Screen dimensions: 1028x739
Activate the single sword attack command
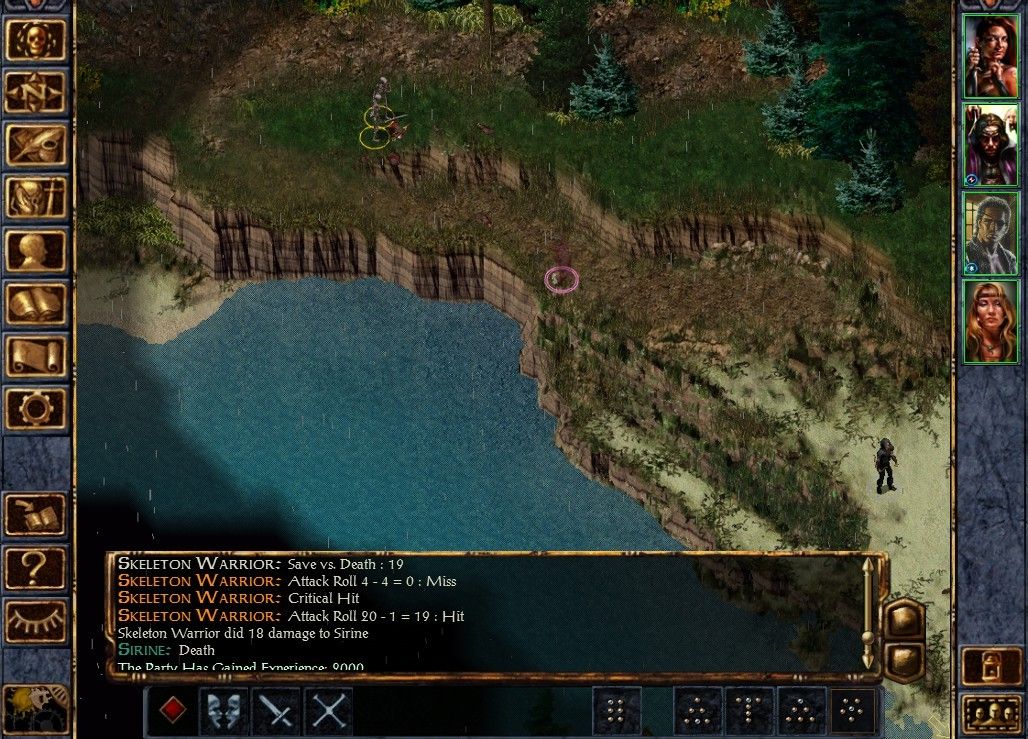point(276,711)
